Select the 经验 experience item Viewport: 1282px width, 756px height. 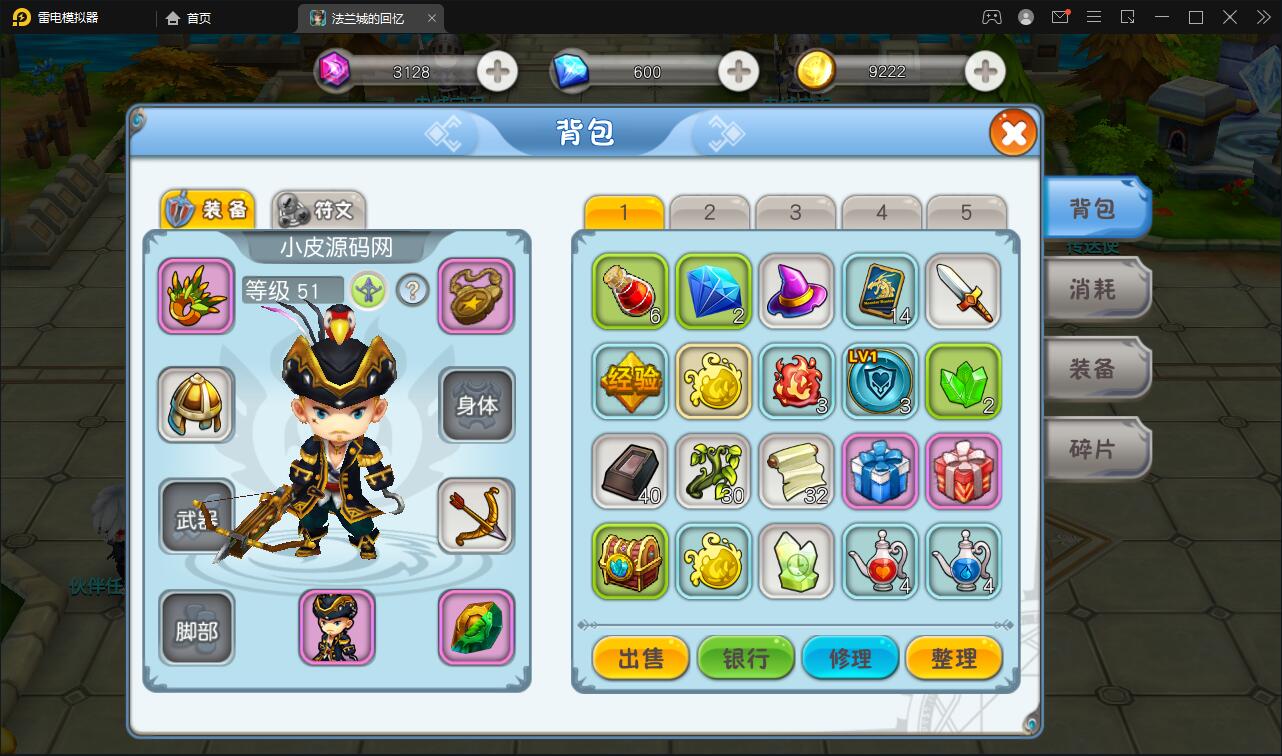pyautogui.click(x=629, y=382)
